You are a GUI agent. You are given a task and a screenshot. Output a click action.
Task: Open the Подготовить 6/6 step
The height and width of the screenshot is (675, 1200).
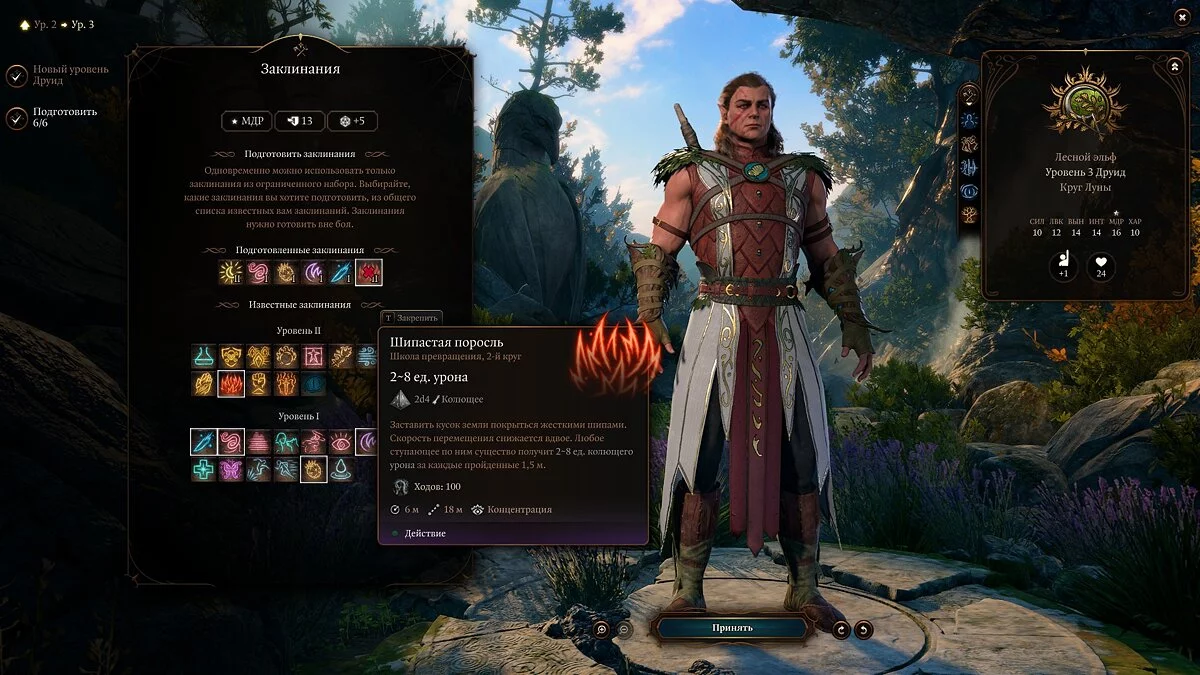click(x=17, y=118)
